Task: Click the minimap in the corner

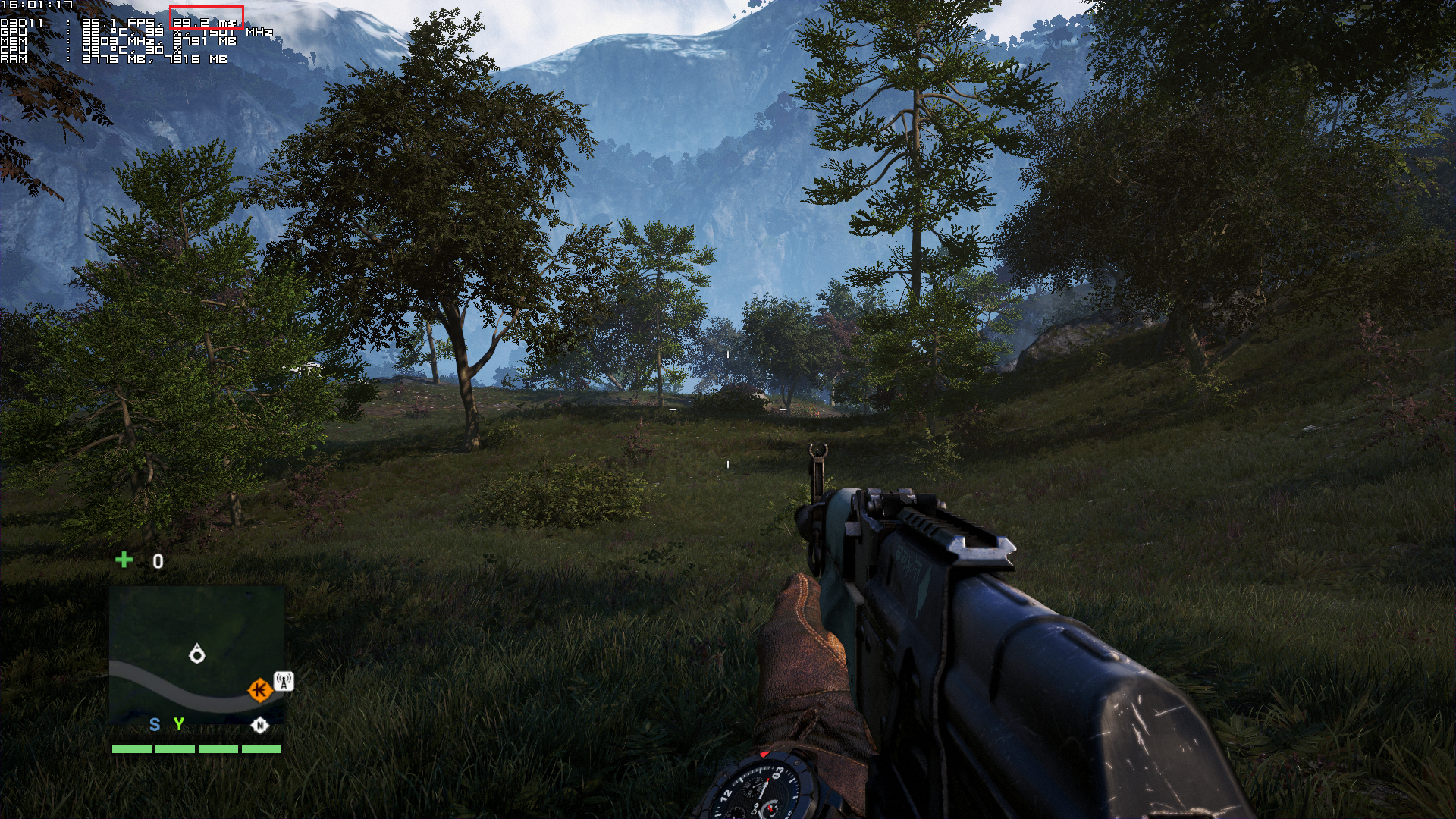Action: click(x=197, y=653)
